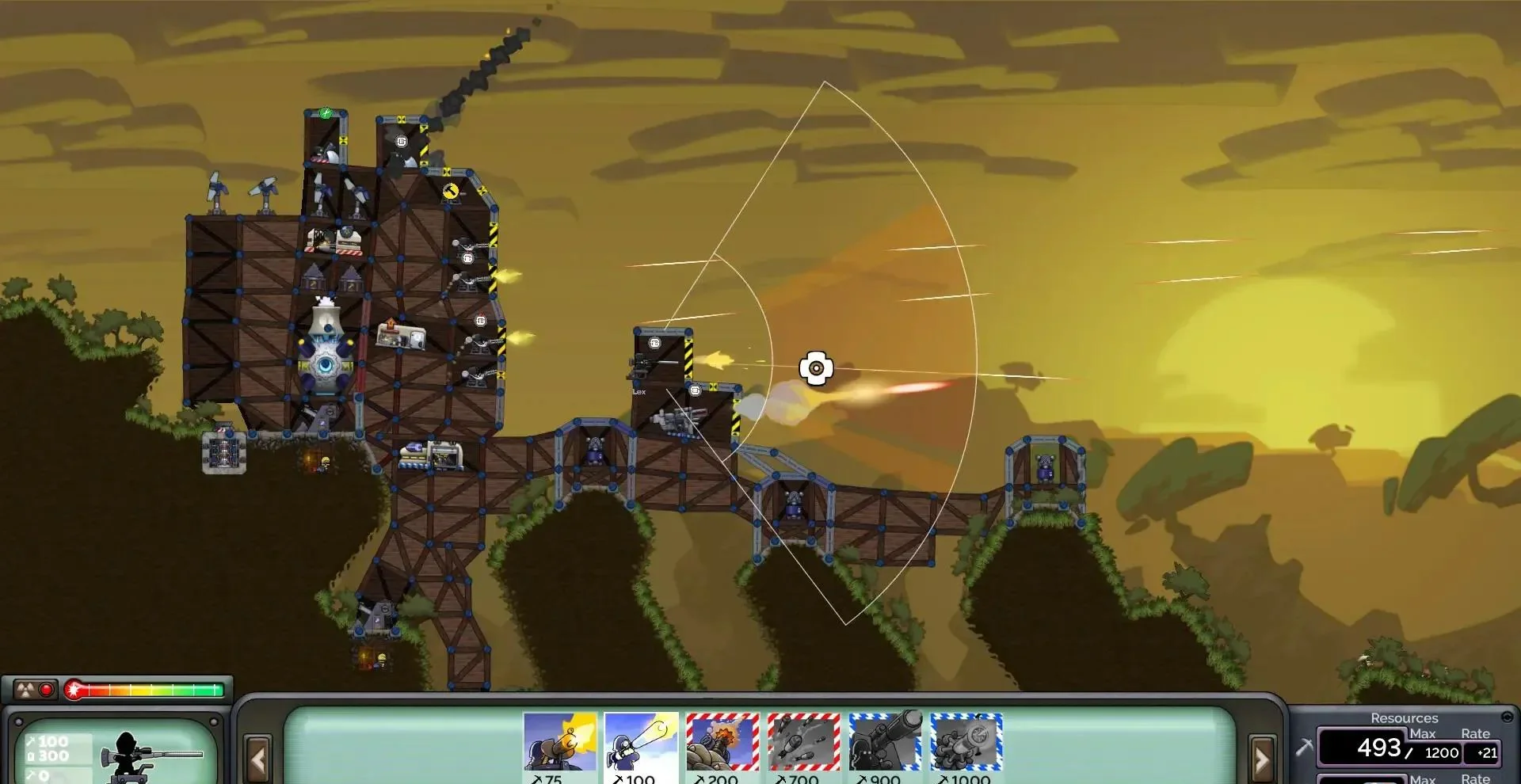Toggle the nuclear symbol indicator button
The height and width of the screenshot is (784, 1521).
point(26,690)
